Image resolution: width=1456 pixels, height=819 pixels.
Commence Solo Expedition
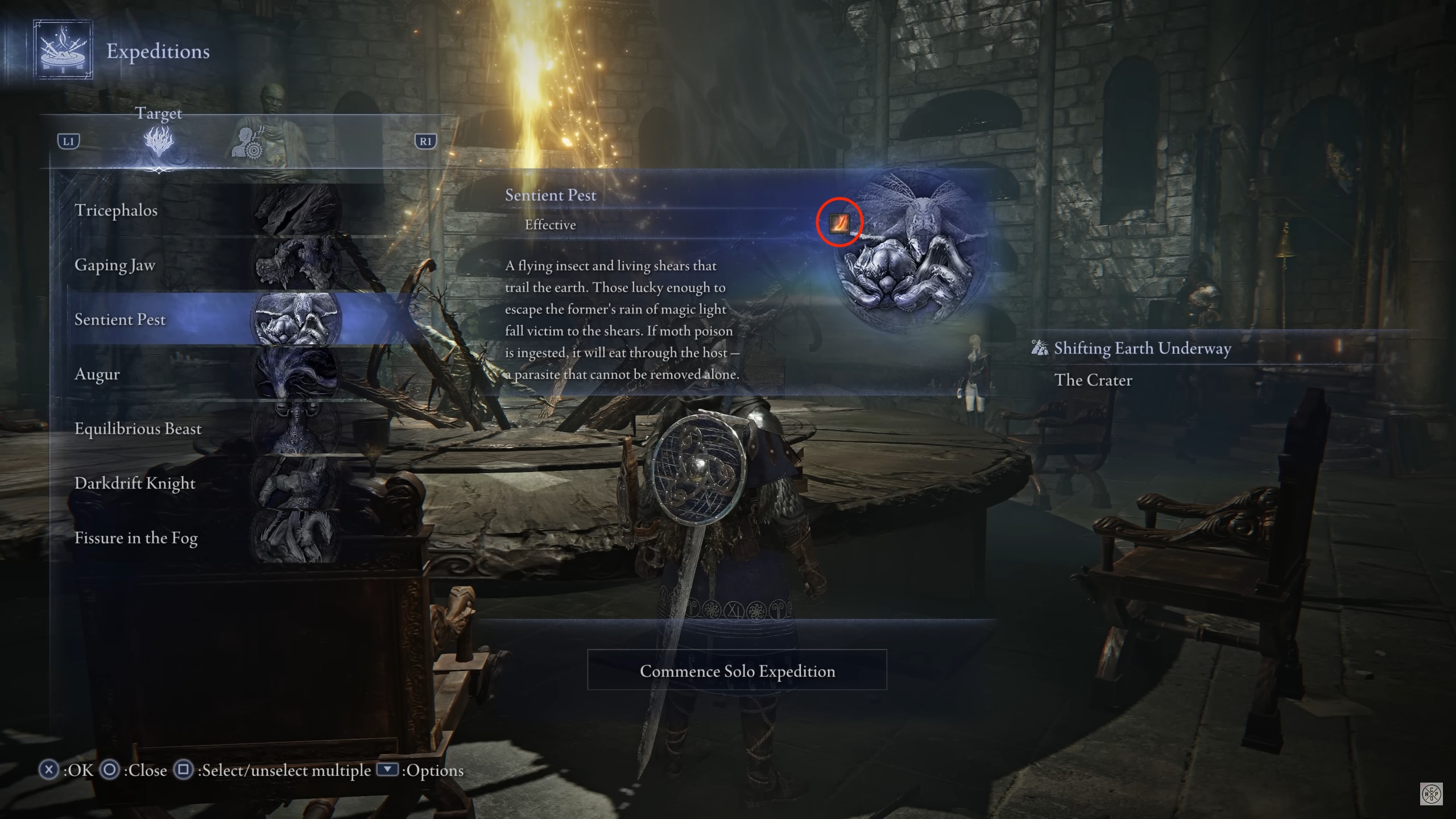click(x=737, y=671)
